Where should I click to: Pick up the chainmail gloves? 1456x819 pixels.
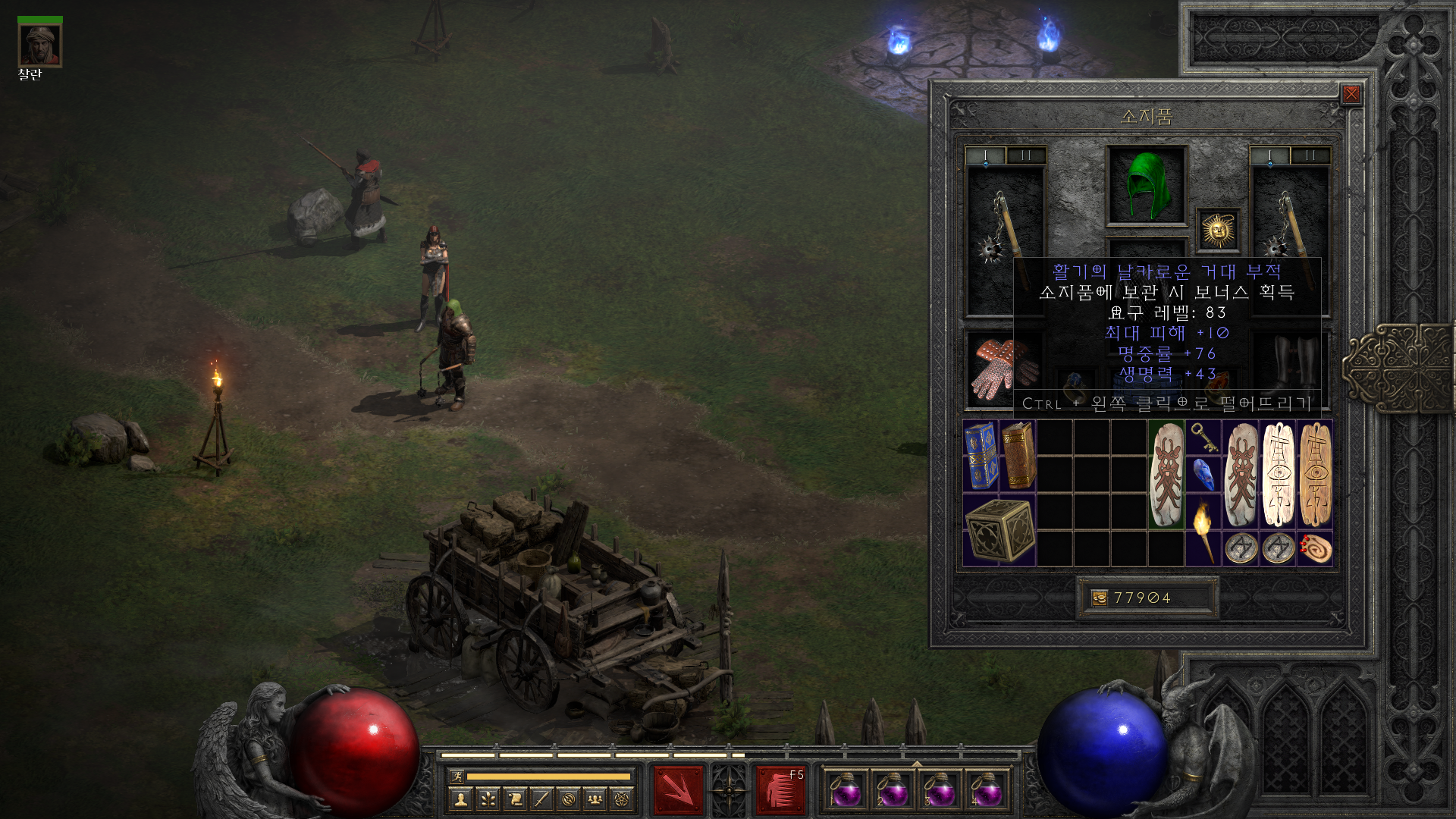[x=1003, y=369]
